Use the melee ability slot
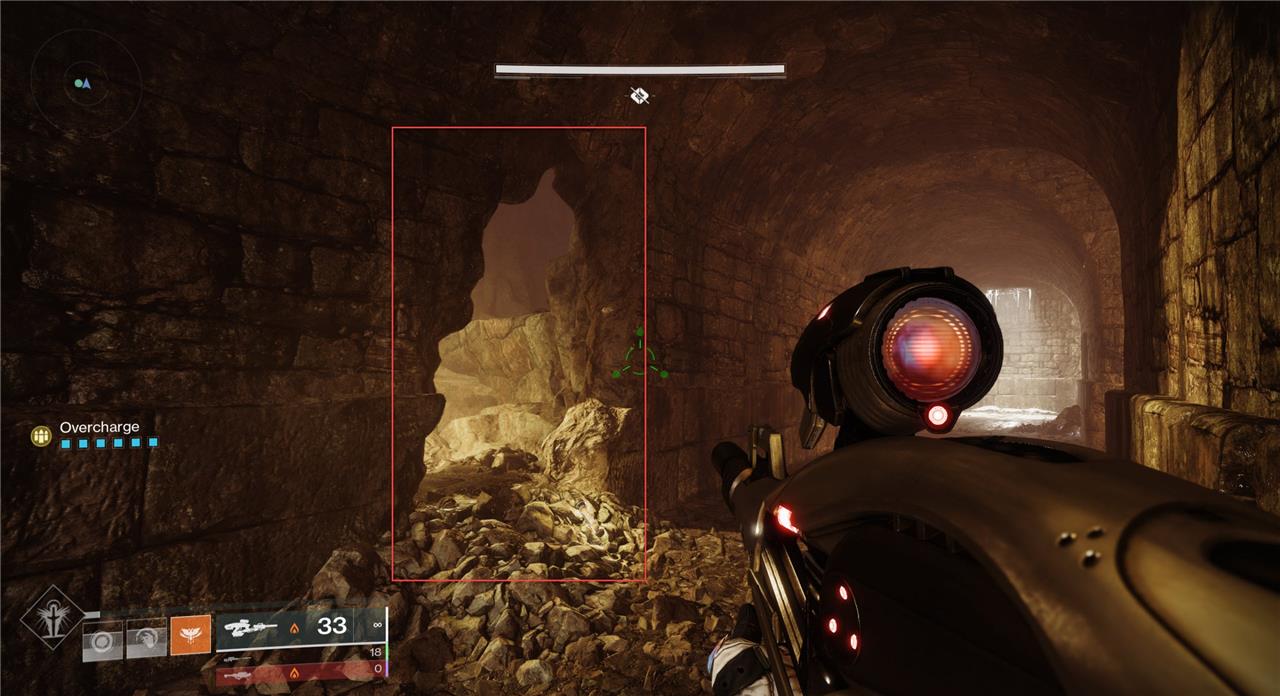Image resolution: width=1280 pixels, height=696 pixels. click(x=146, y=638)
